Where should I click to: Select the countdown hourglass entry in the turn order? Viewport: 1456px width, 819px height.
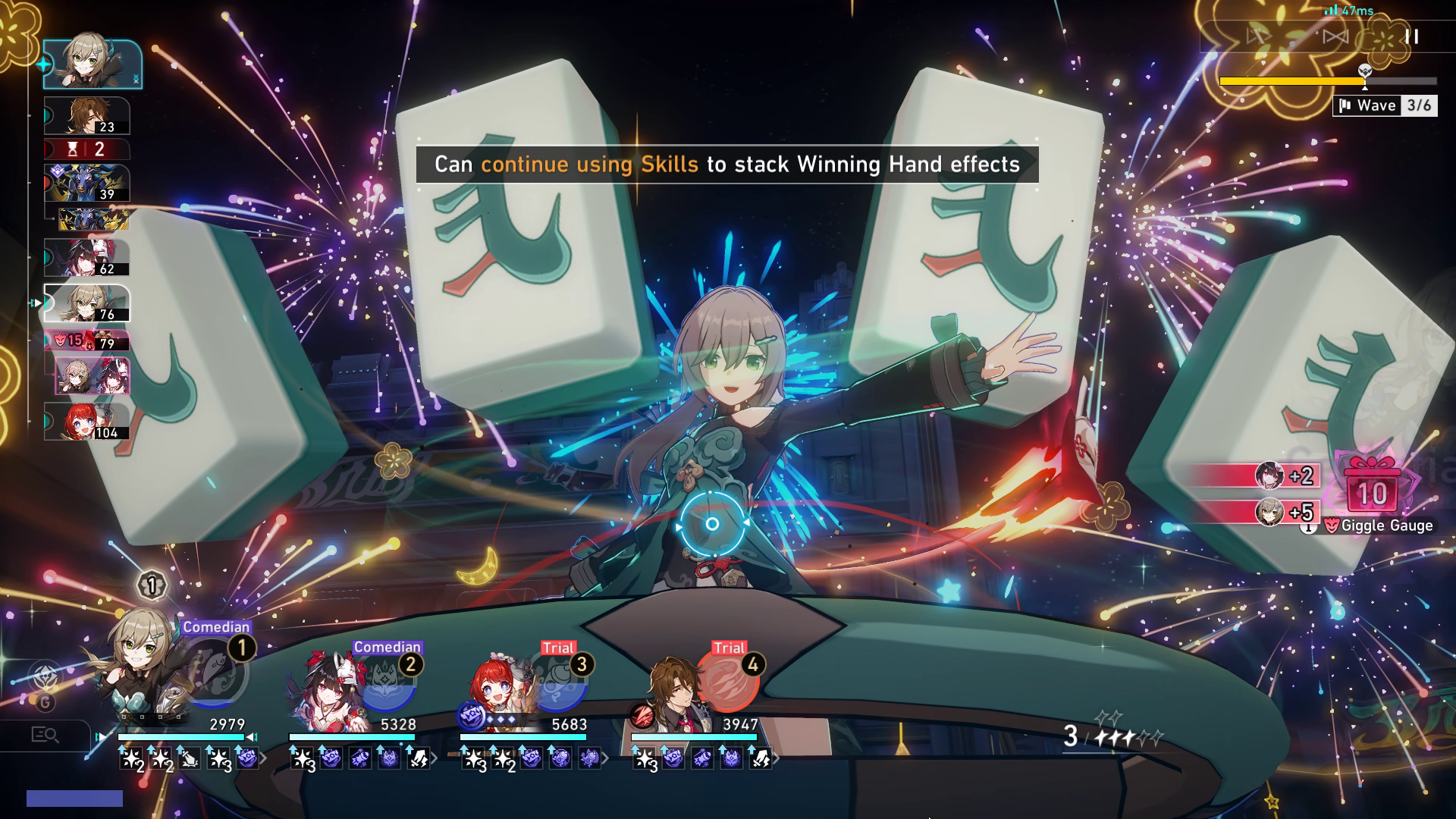[86, 149]
